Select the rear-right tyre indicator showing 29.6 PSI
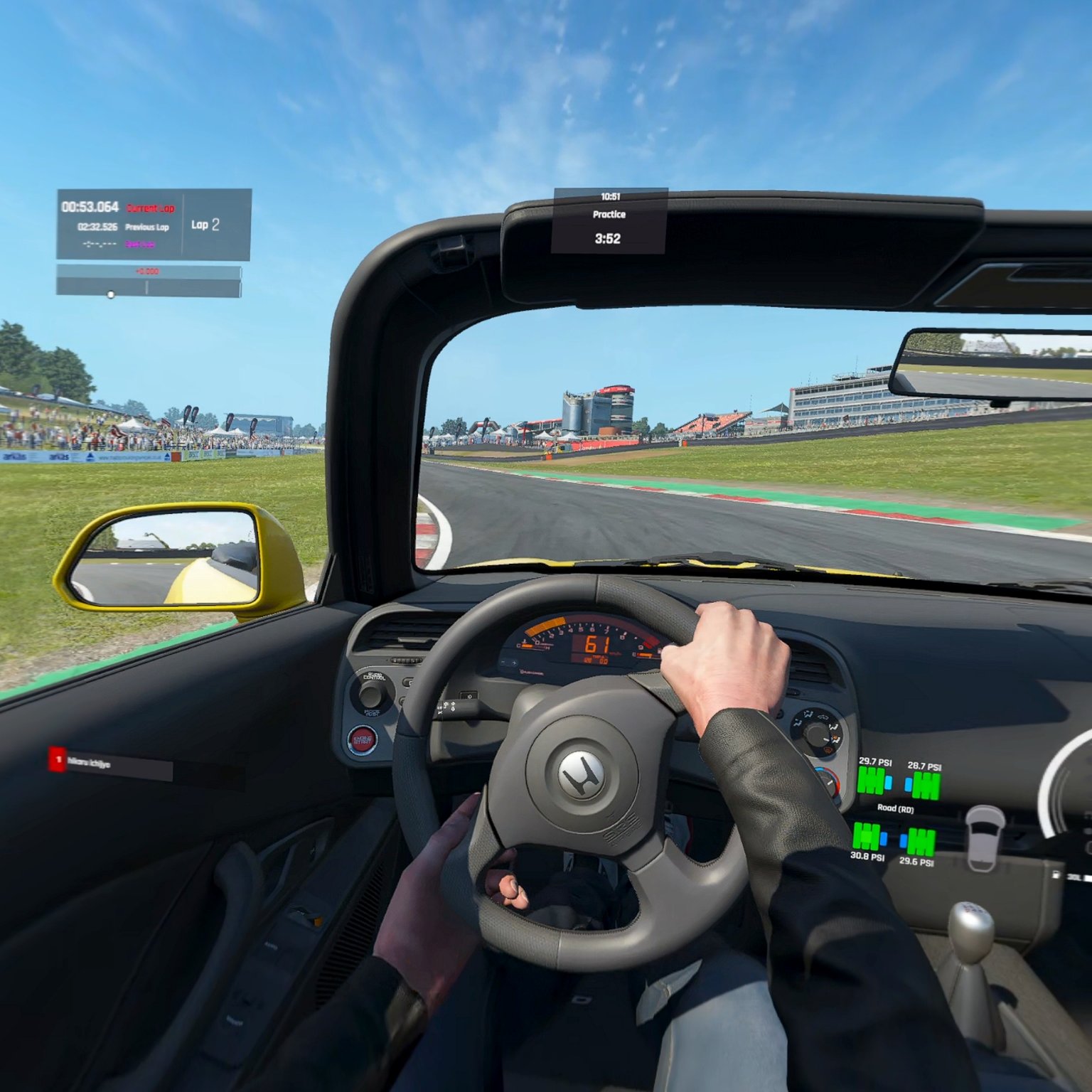This screenshot has width=1092, height=1092. pos(919,842)
